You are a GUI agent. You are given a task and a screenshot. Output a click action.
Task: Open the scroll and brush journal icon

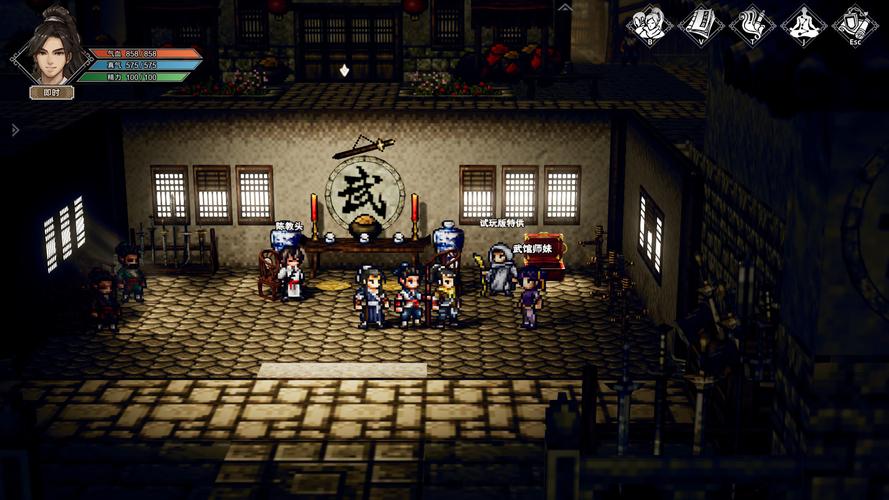(x=752, y=24)
